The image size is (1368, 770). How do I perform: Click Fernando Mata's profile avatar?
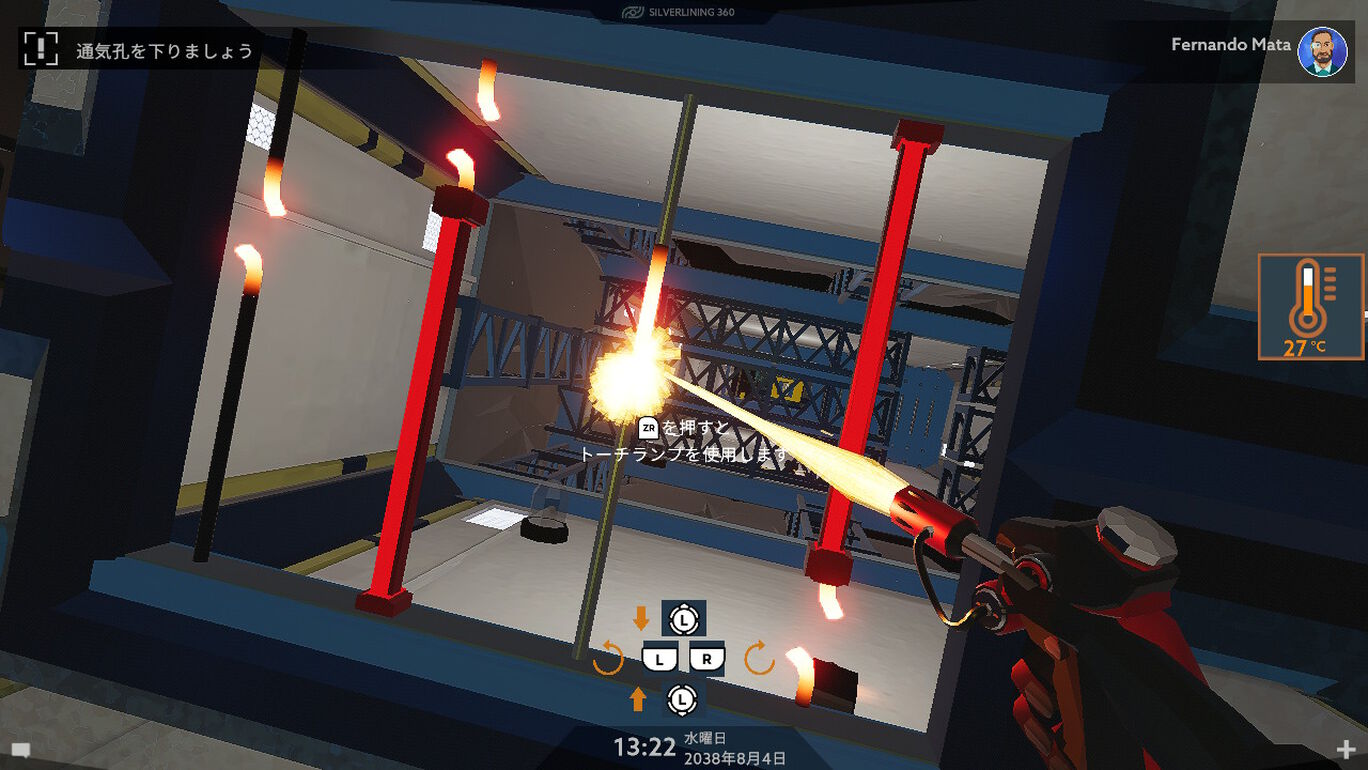point(1321,51)
